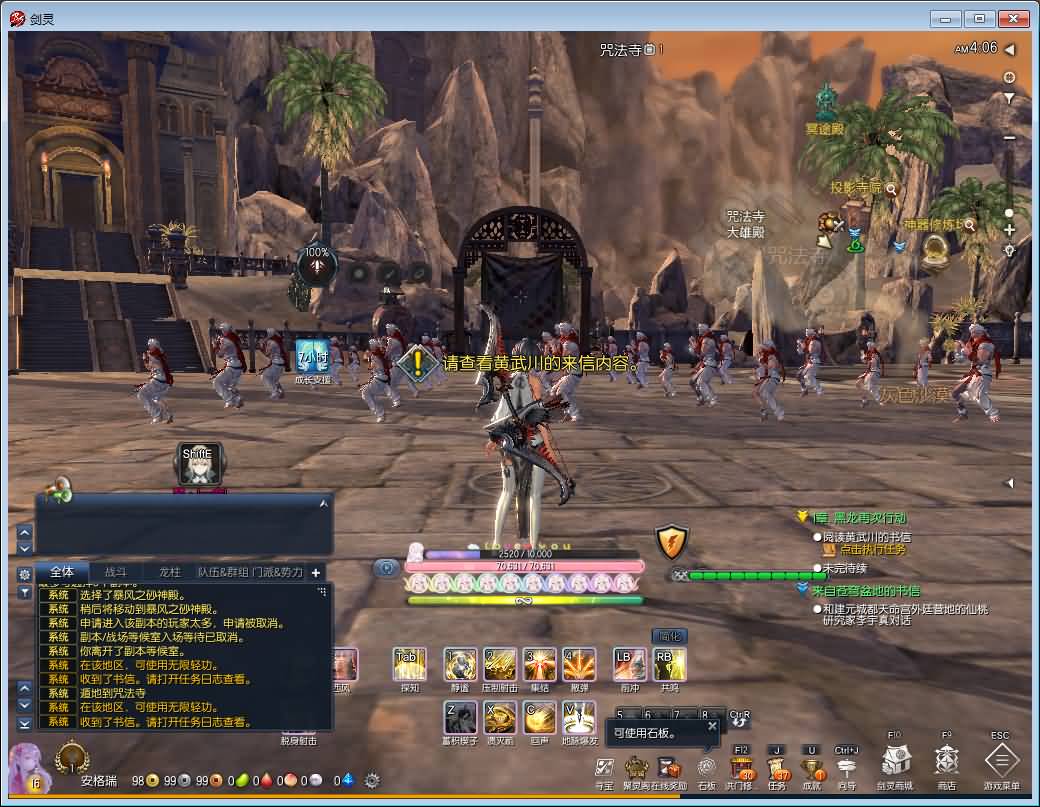Switch chat to the 战斗 tab

tap(116, 572)
